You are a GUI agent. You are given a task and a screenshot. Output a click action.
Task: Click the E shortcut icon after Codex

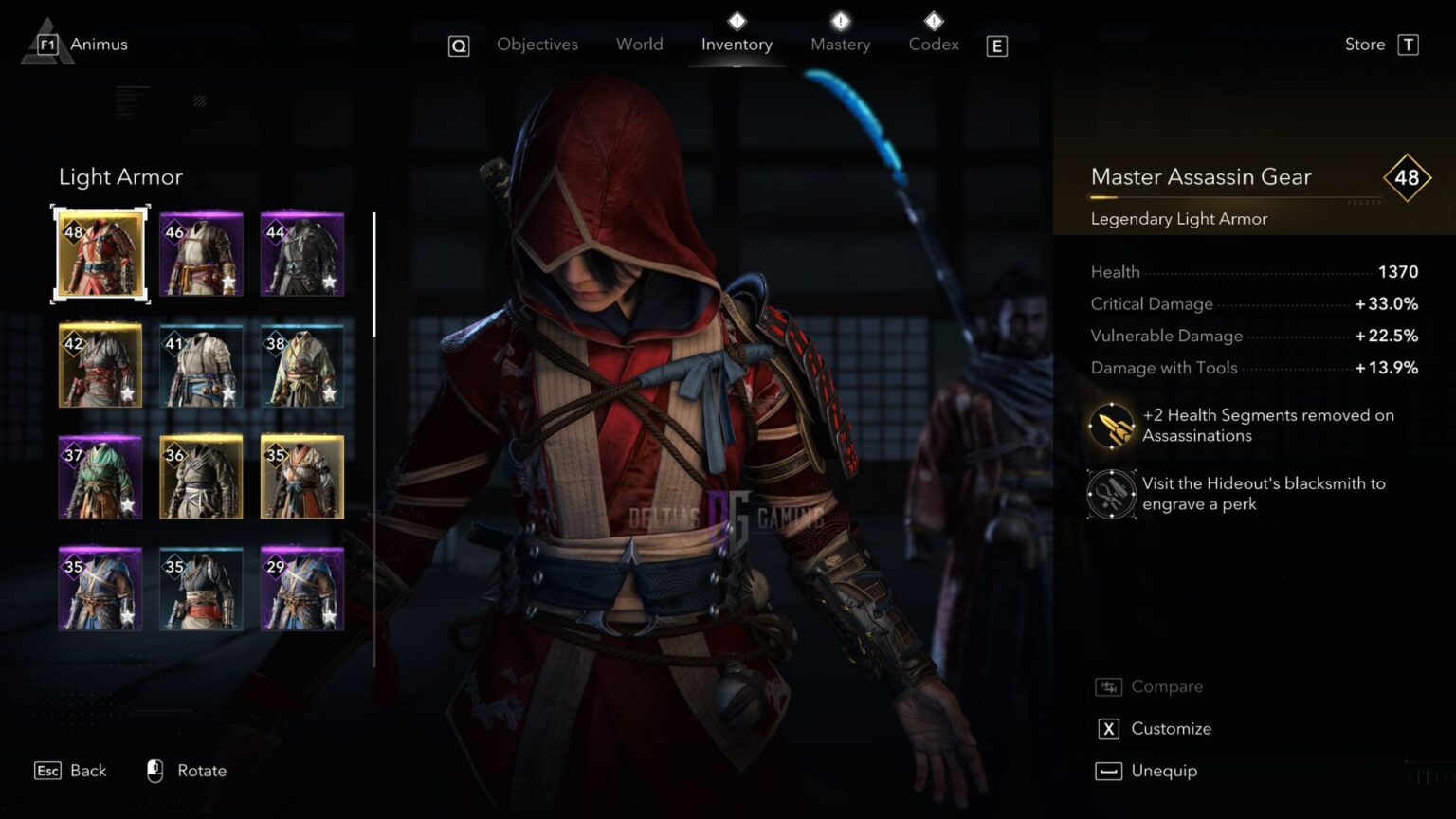pyautogui.click(x=996, y=45)
